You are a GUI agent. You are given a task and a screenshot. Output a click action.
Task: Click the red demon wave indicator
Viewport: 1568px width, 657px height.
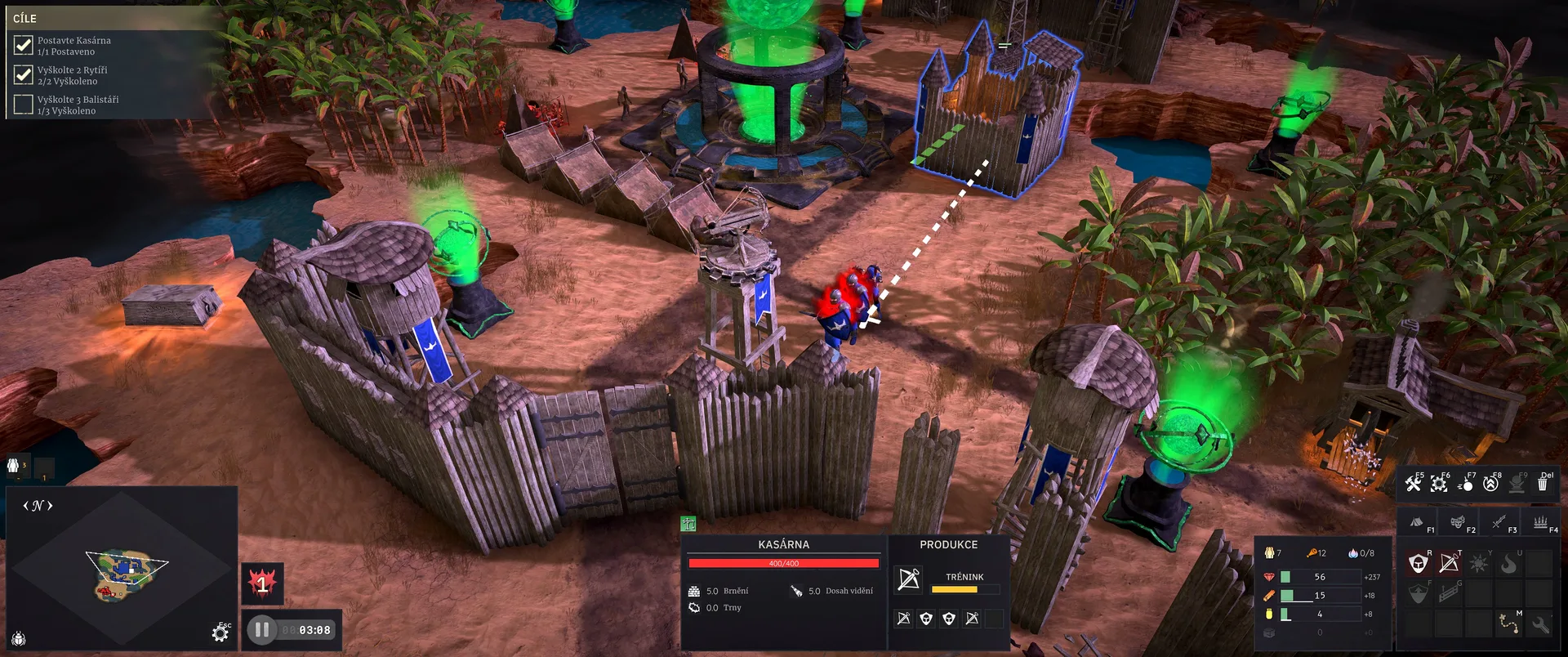[262, 583]
